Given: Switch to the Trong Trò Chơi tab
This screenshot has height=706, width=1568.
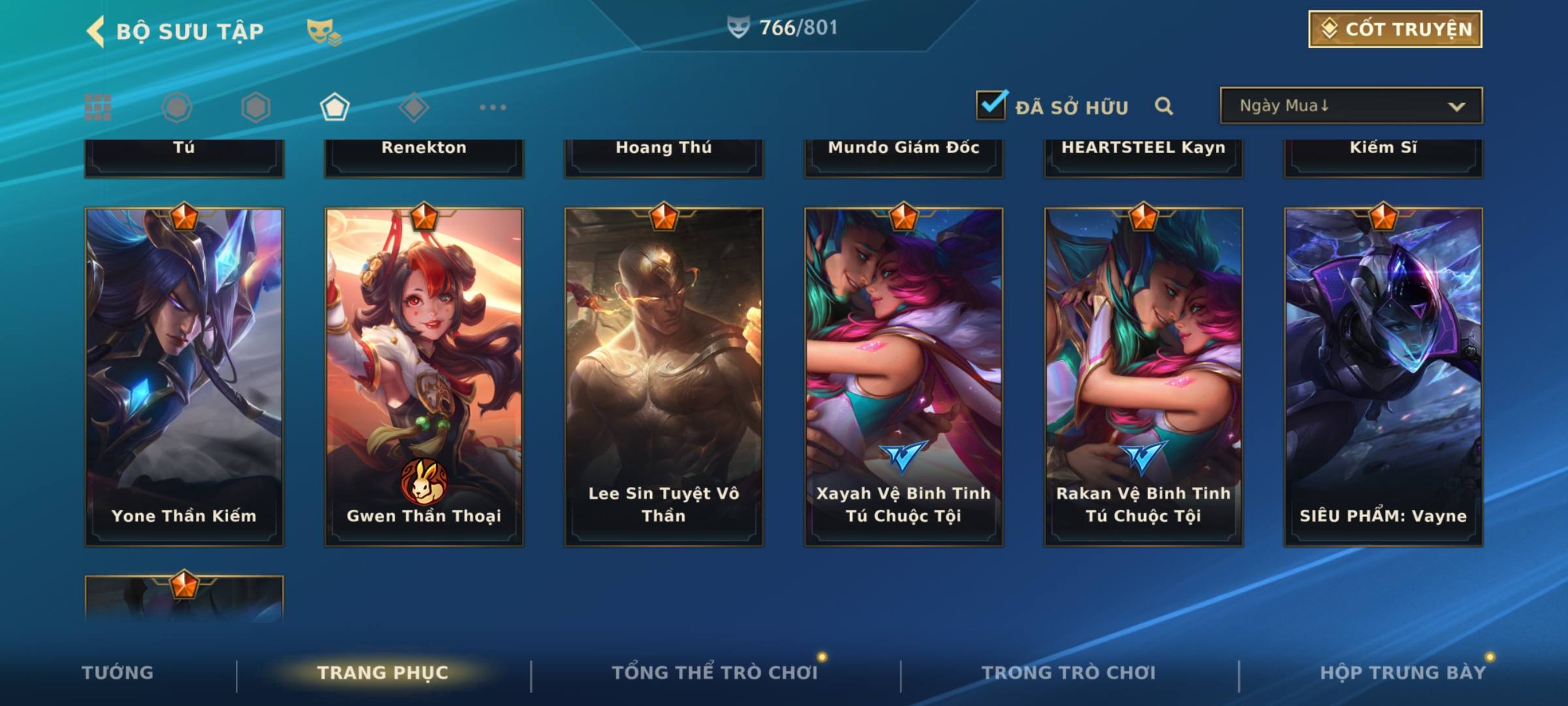Looking at the screenshot, I should [x=1068, y=673].
